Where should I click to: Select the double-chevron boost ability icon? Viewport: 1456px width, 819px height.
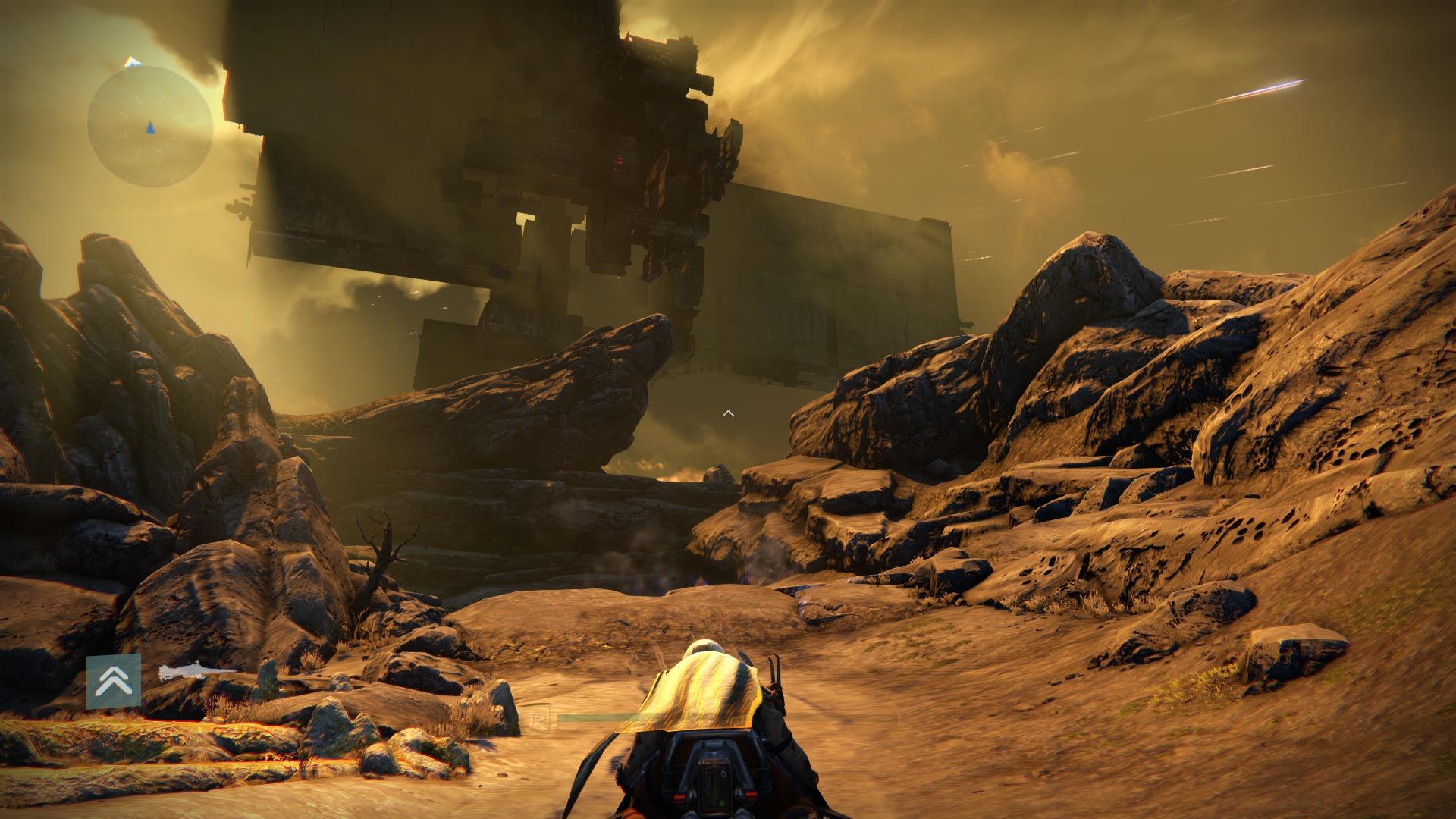coord(114,681)
